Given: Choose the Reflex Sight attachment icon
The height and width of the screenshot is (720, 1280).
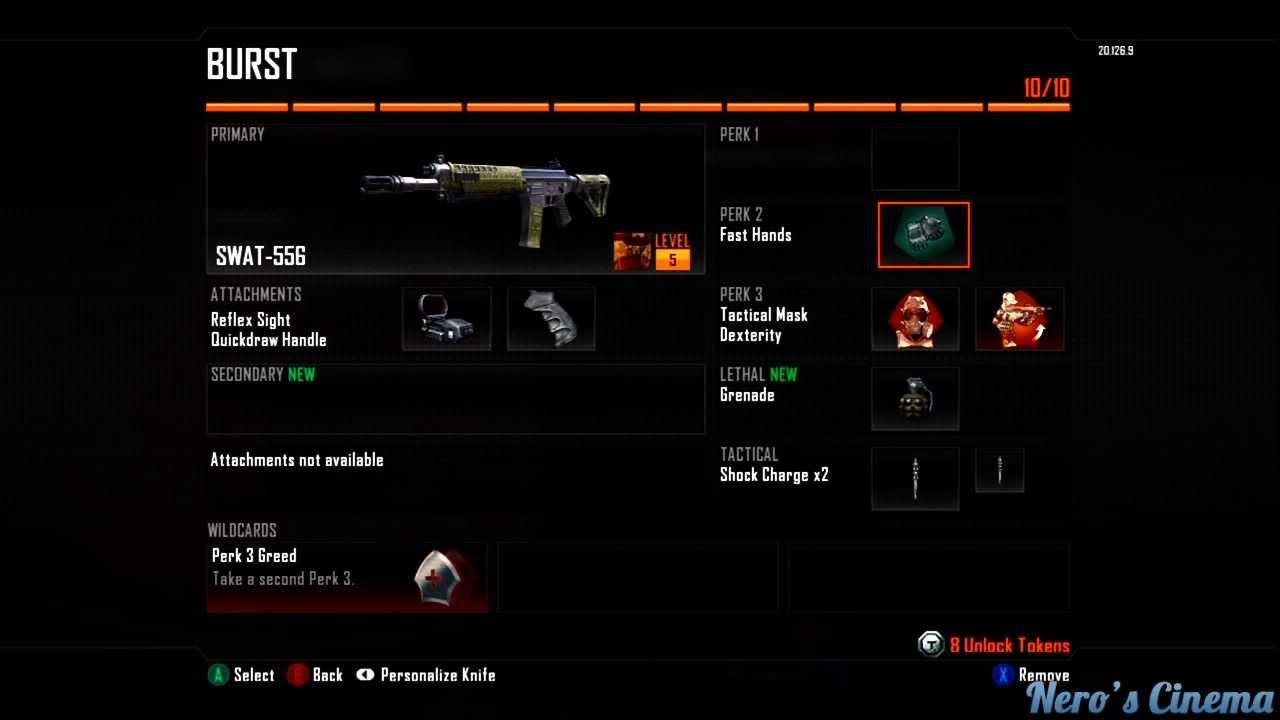Looking at the screenshot, I should [446, 319].
